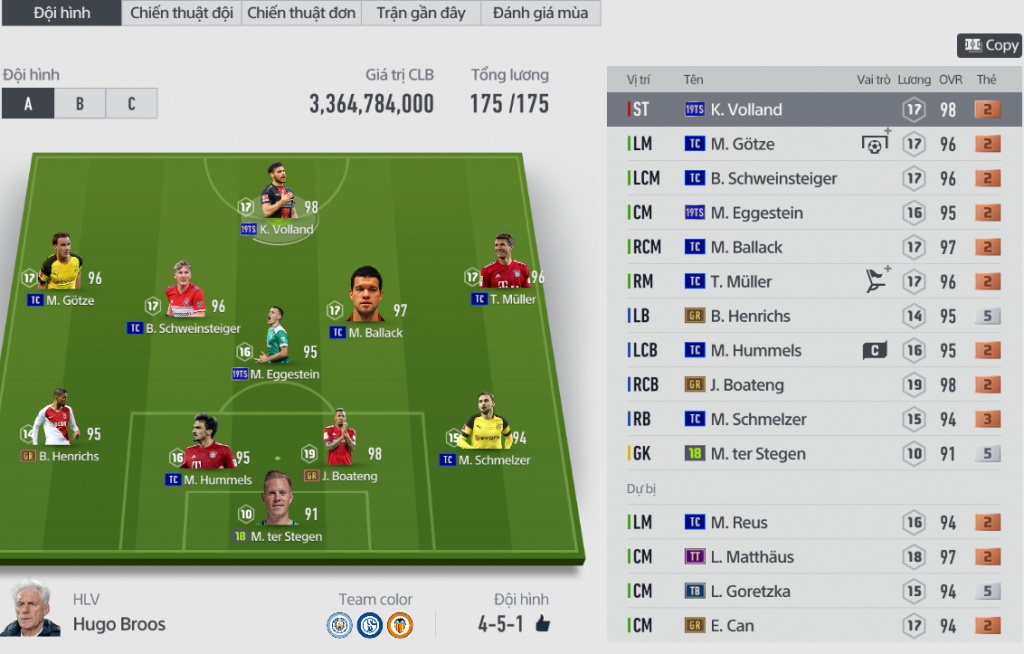Click manager Hugo Broos portrait
The width and height of the screenshot is (1024, 654).
click(29, 609)
